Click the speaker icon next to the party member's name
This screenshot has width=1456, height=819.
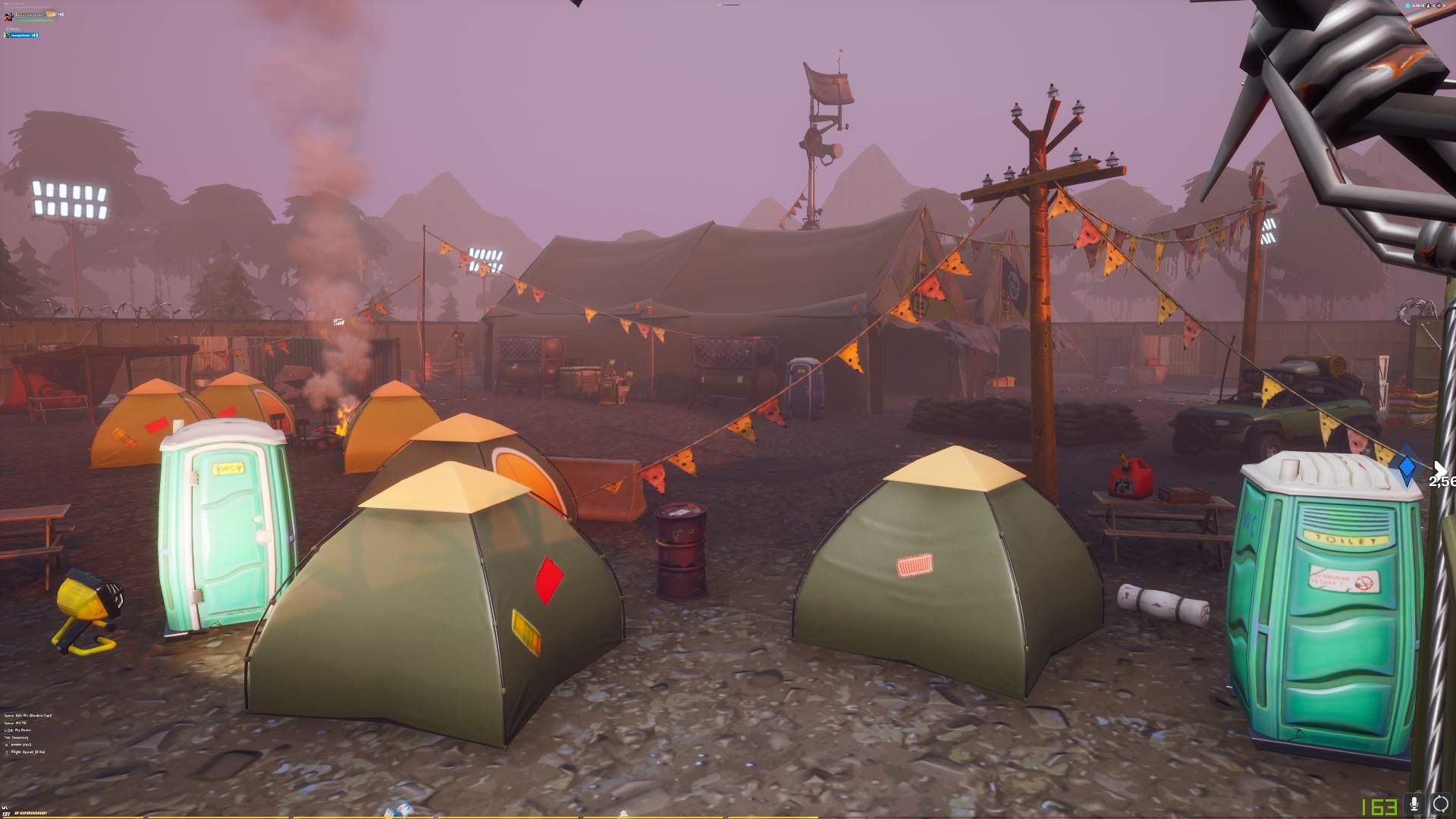pos(35,35)
